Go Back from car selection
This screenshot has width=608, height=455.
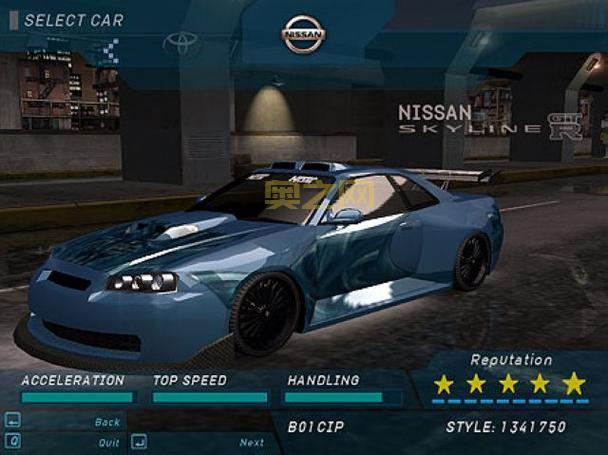pyautogui.click(x=107, y=422)
